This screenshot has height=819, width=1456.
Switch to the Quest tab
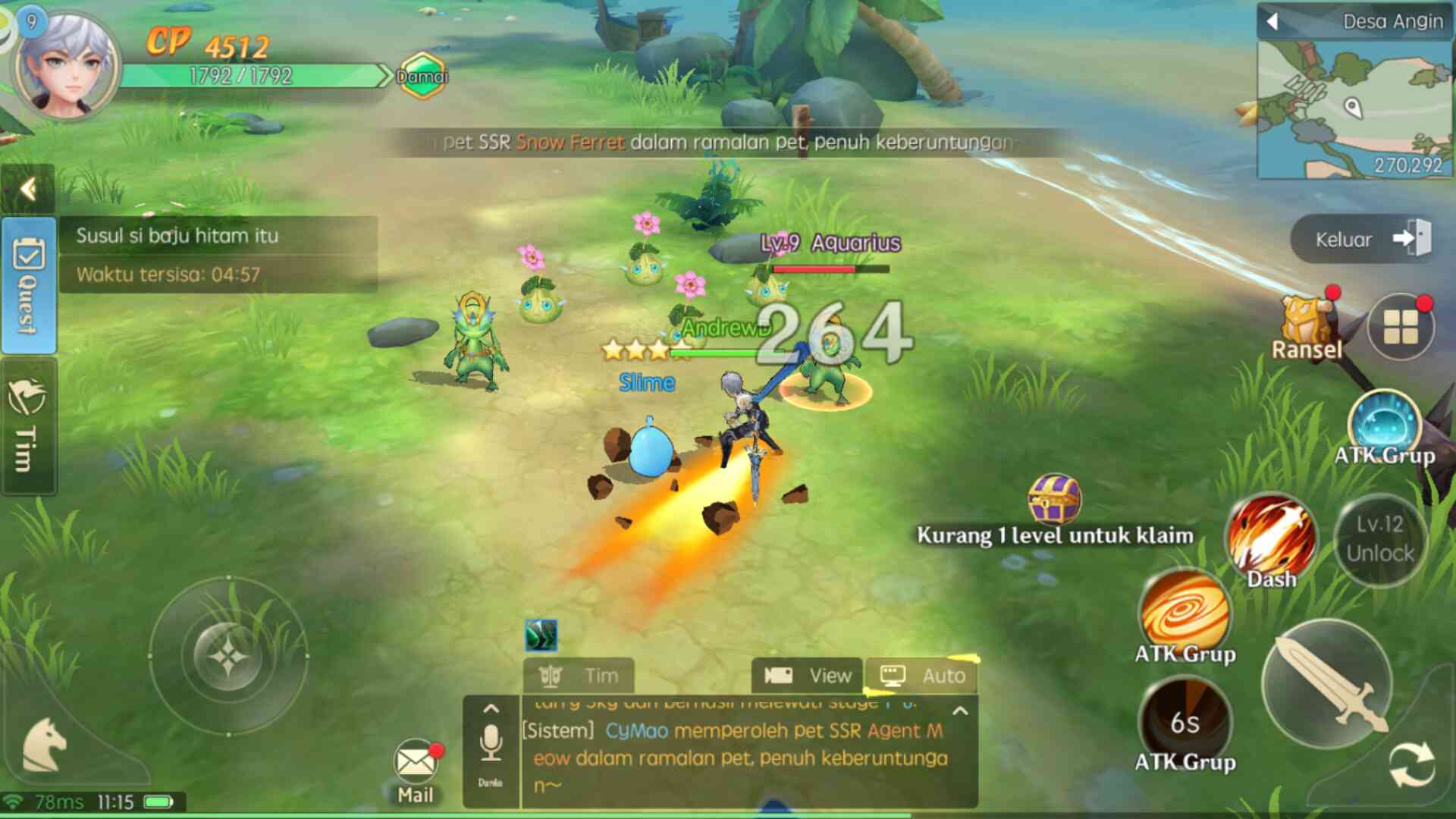point(28,285)
